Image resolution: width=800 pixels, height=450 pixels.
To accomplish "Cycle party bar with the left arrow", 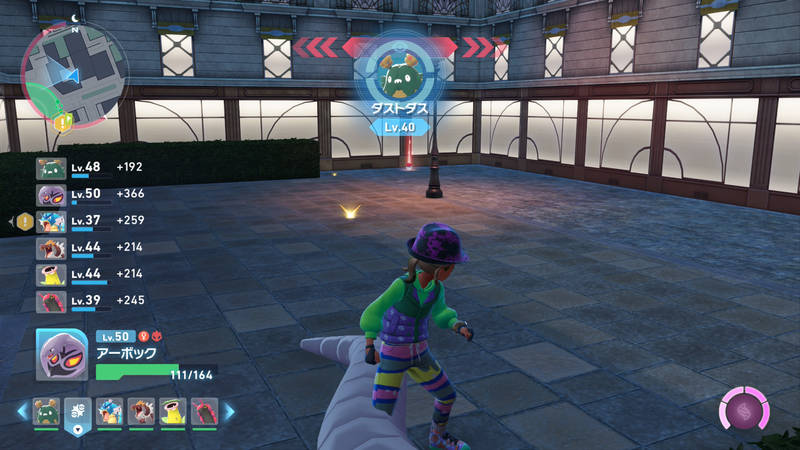I will 21,411.
